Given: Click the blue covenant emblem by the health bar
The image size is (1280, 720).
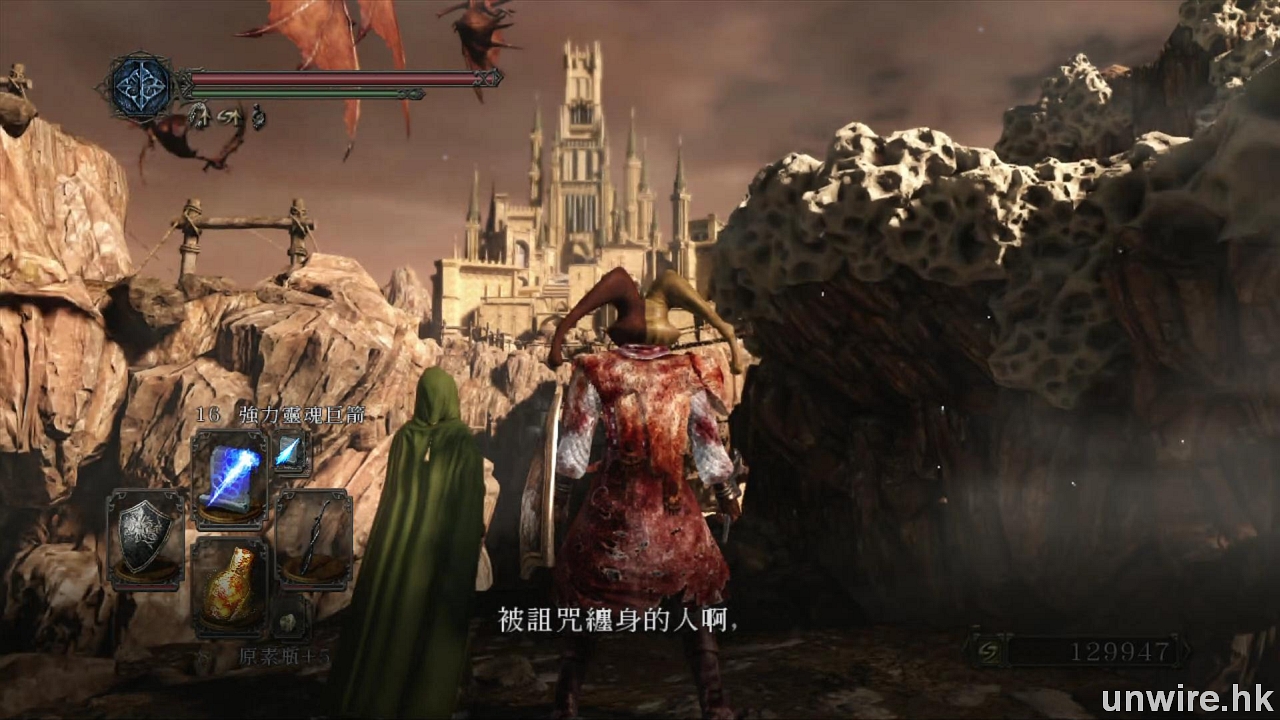Looking at the screenshot, I should point(141,85).
